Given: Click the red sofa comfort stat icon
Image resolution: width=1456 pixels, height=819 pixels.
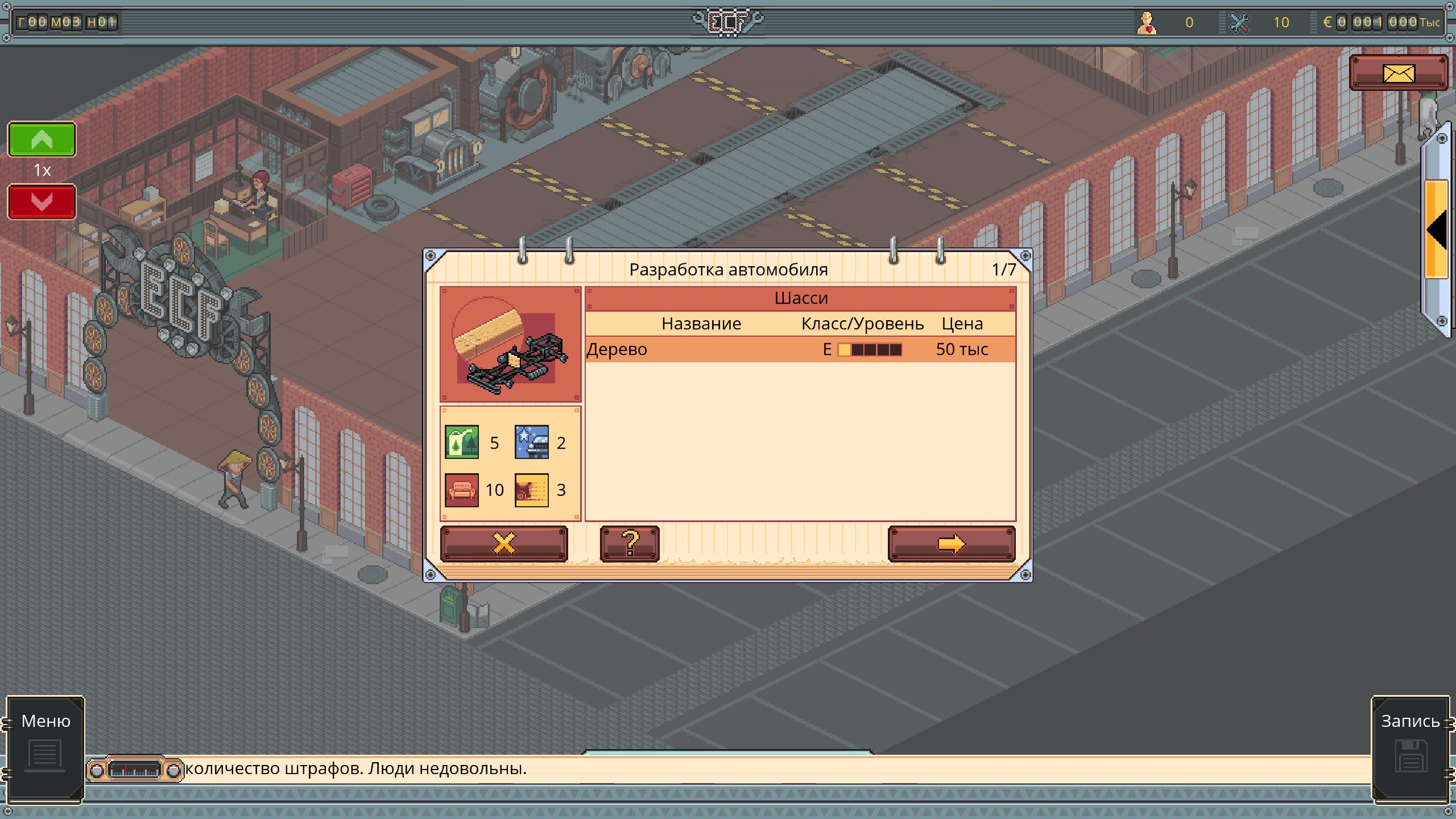Looking at the screenshot, I should click(461, 490).
